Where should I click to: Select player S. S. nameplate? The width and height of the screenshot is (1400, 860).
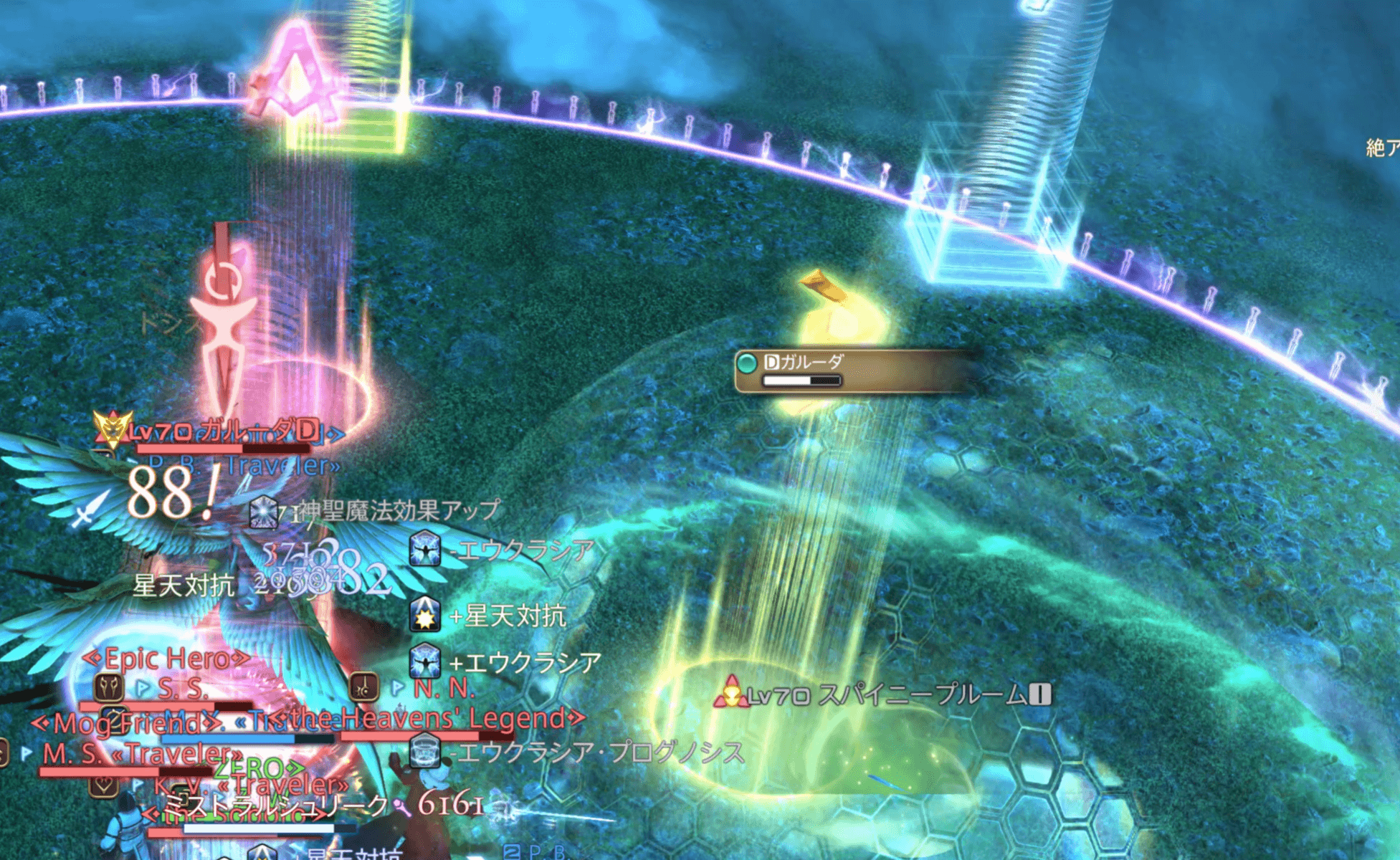[183, 689]
